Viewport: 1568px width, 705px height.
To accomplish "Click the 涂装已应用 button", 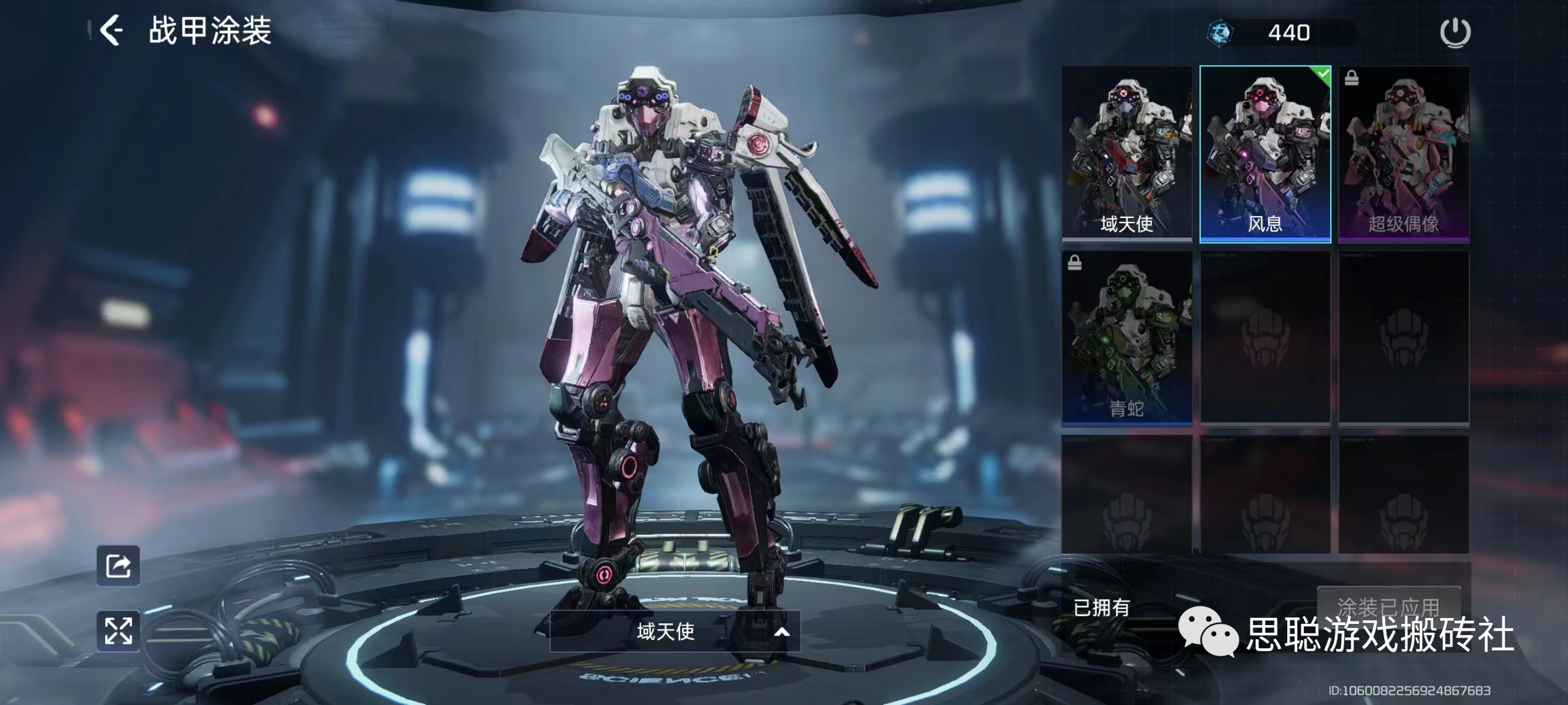I will click(x=1388, y=606).
